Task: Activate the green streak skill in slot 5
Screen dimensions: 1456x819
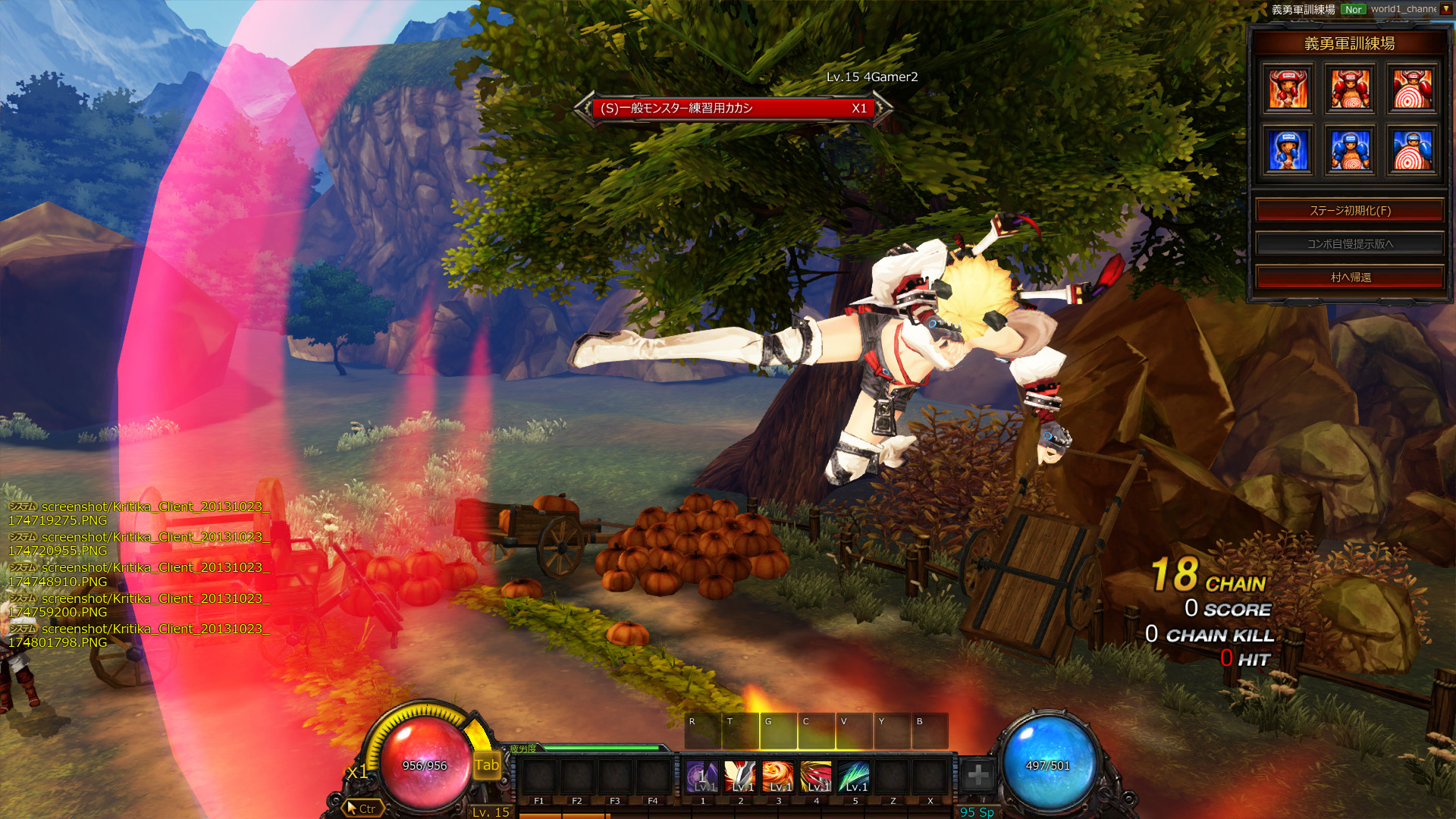Action: click(x=854, y=777)
